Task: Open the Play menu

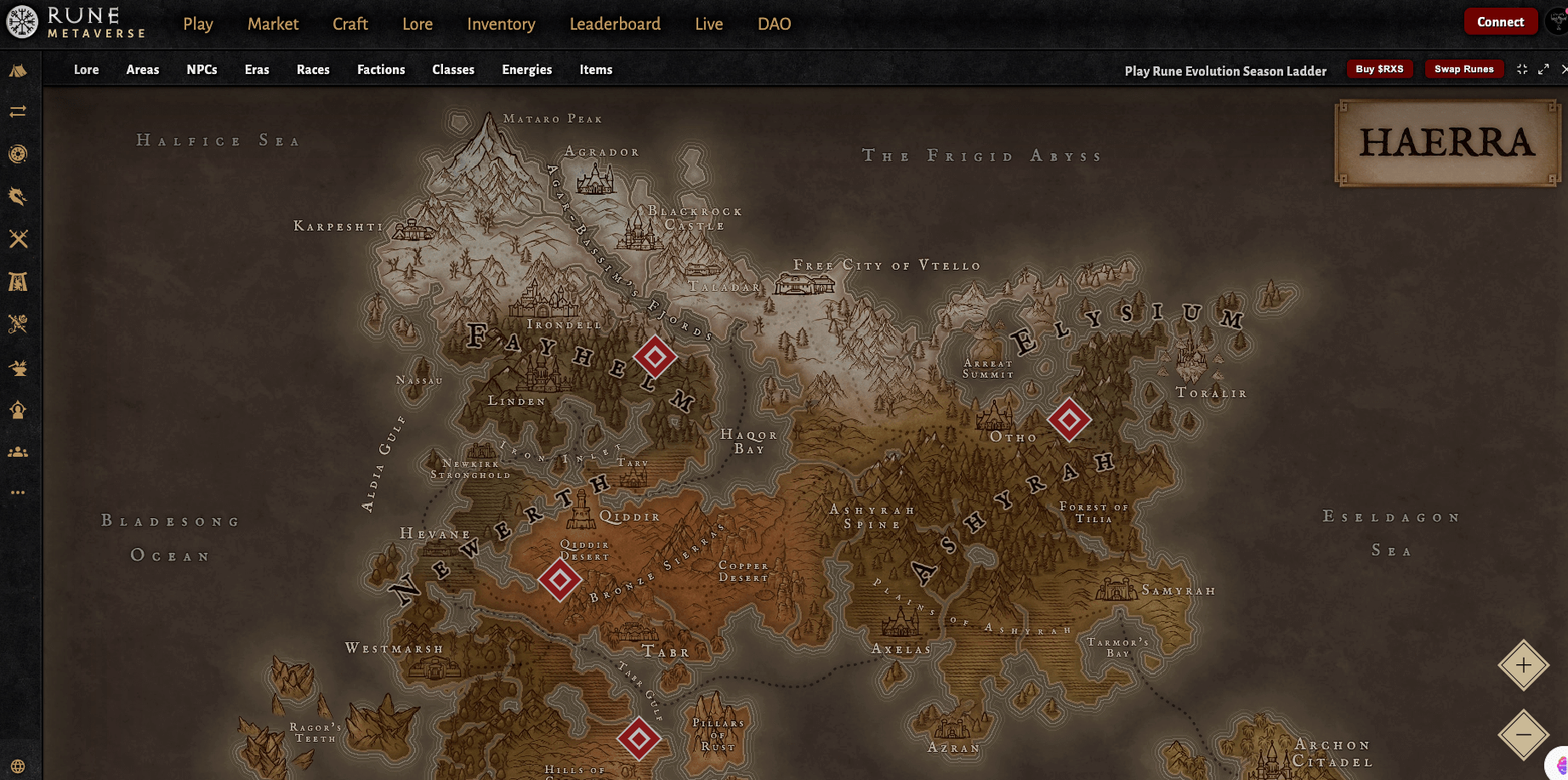Action: point(198,24)
